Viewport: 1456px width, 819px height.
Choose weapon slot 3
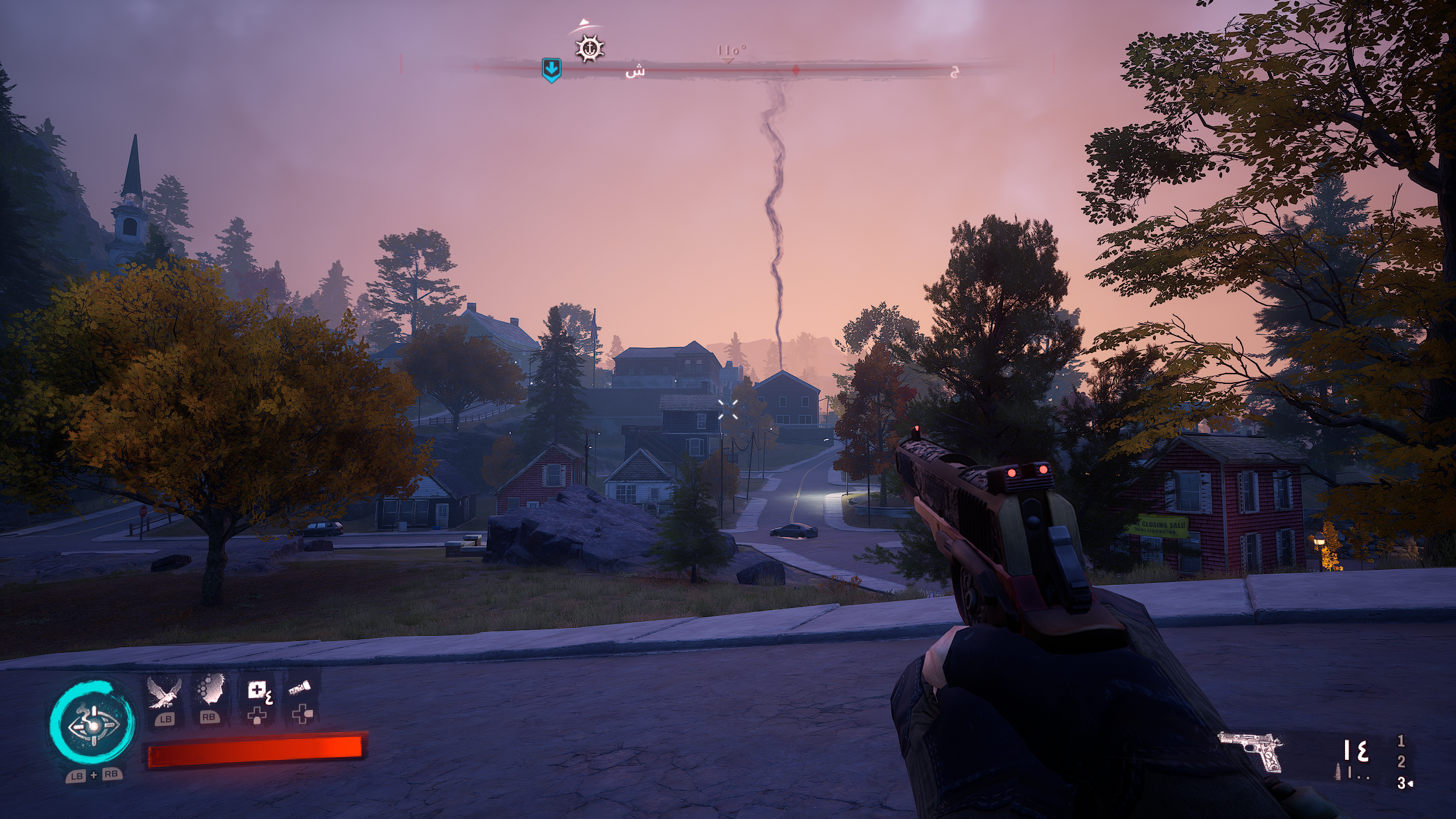click(1401, 783)
